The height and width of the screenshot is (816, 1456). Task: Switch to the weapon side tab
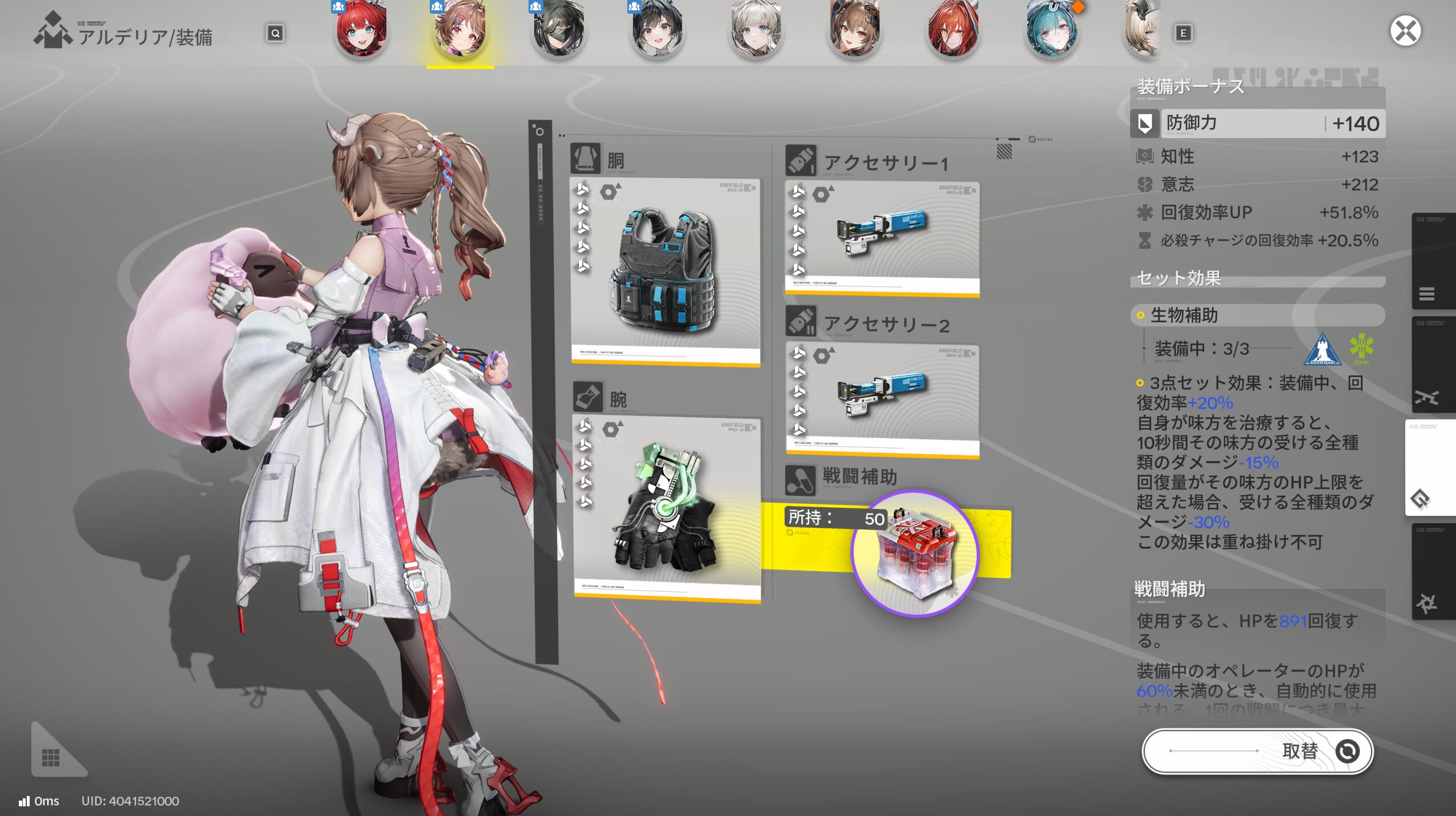pyautogui.click(x=1426, y=397)
